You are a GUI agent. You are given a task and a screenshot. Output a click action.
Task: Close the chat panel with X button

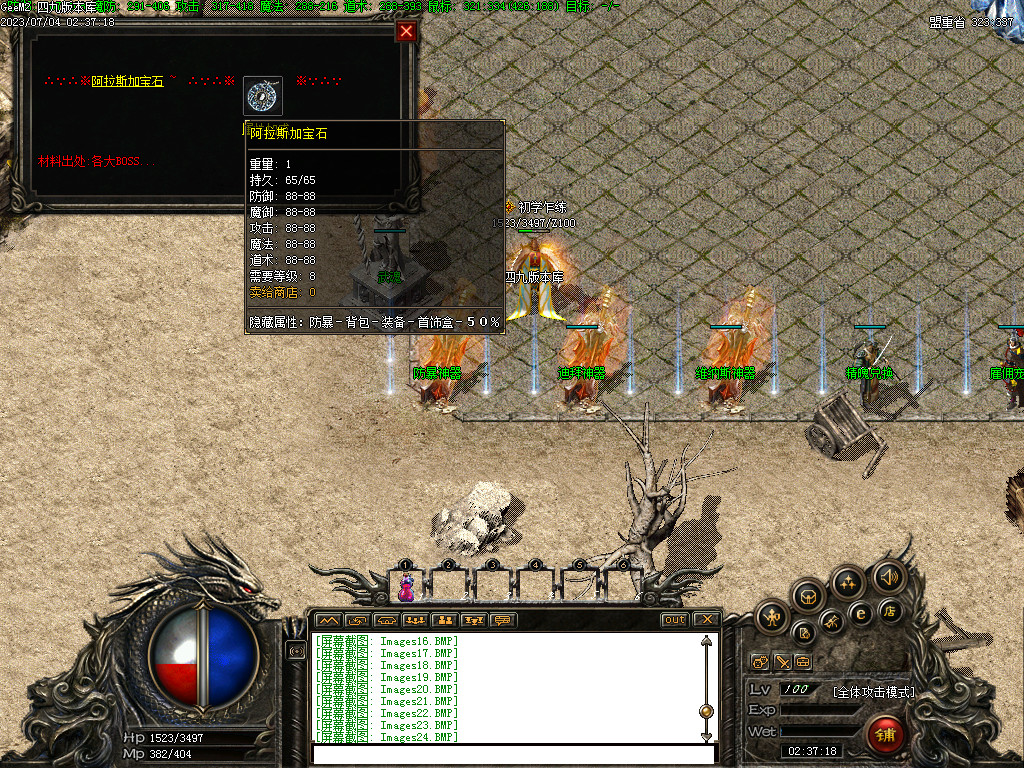pos(706,620)
